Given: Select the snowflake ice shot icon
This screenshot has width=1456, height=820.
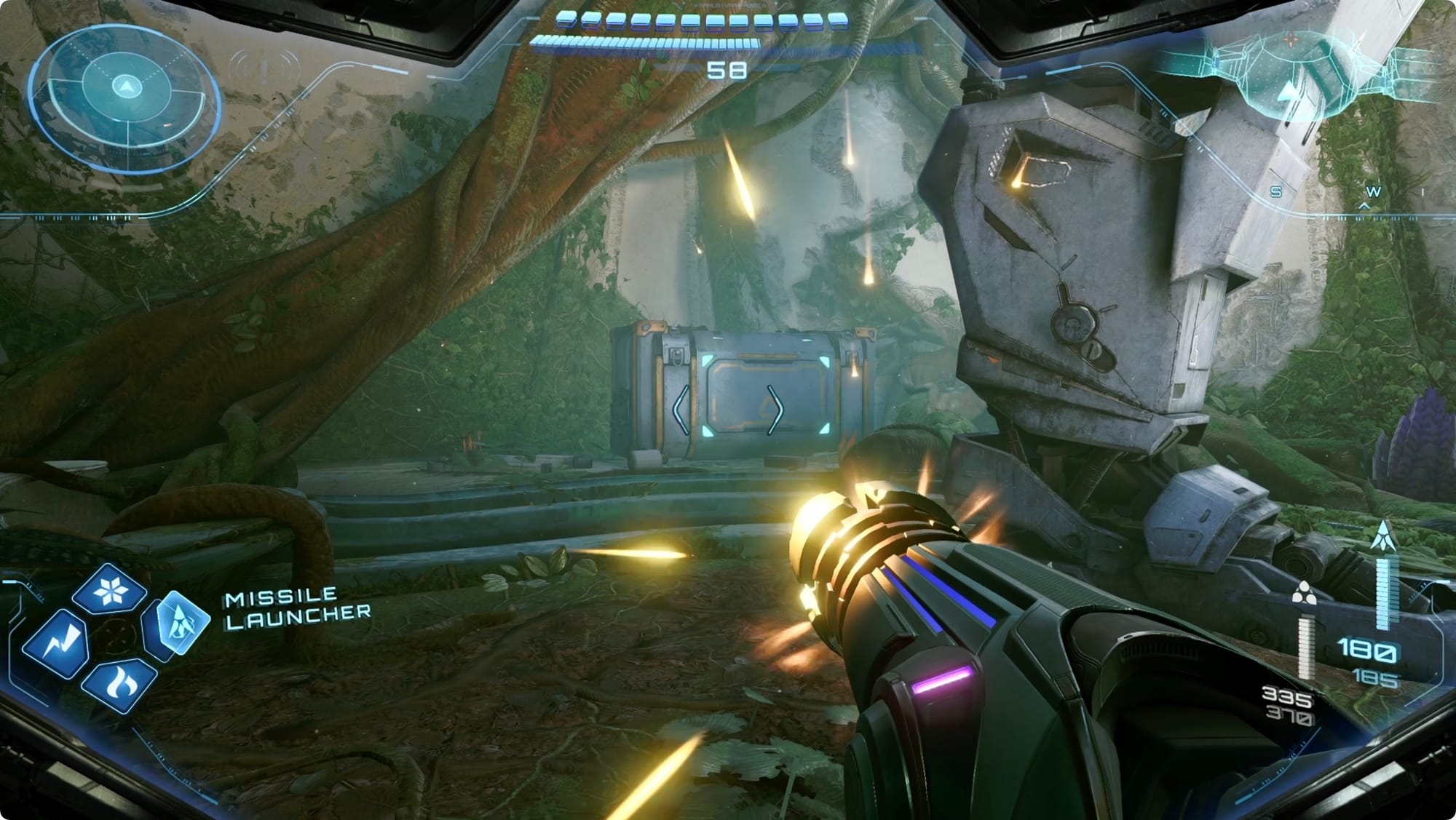Looking at the screenshot, I should coord(111,590).
